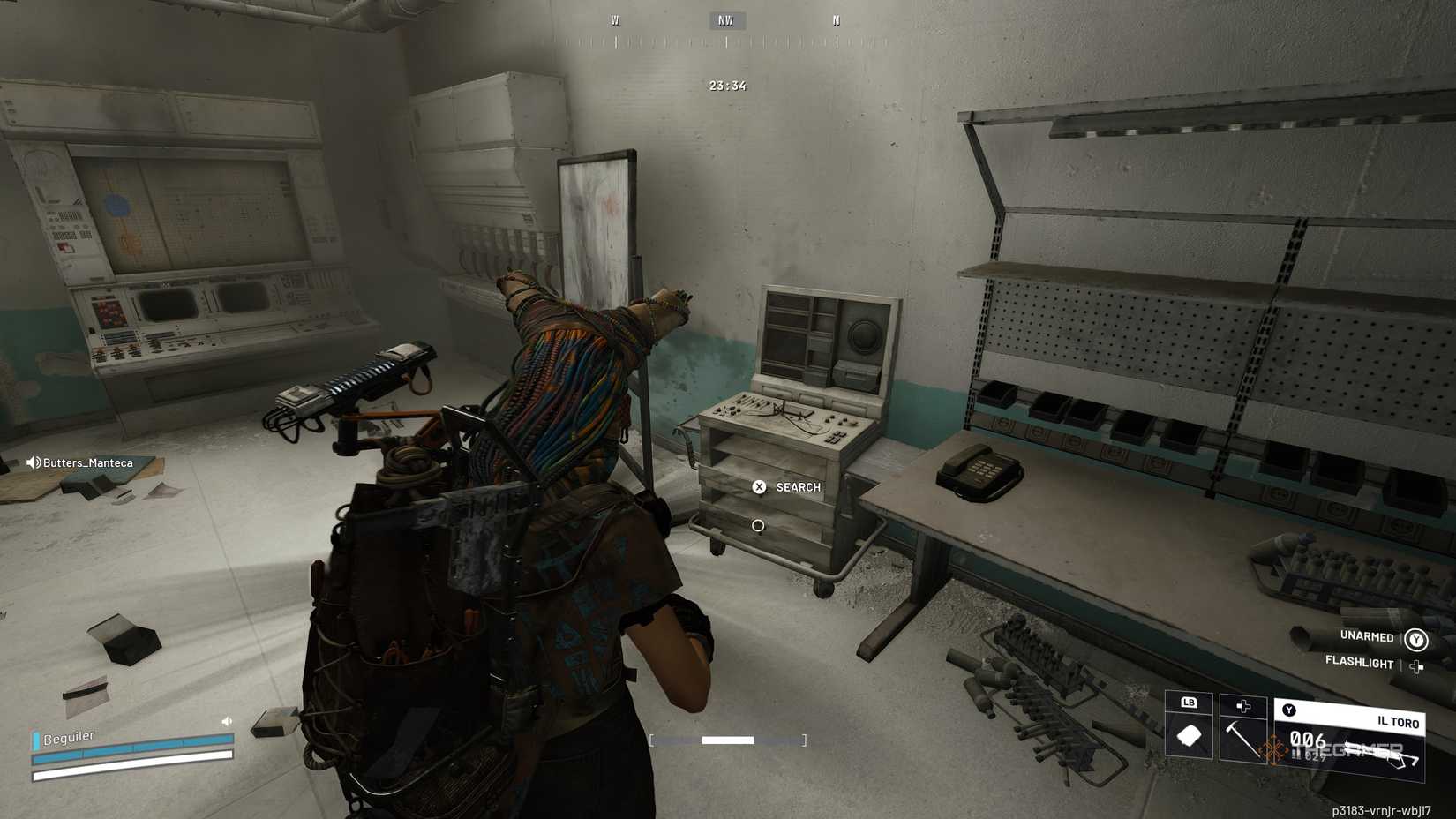Click the X search button icon
The height and width of the screenshot is (819, 1456).
tap(760, 486)
